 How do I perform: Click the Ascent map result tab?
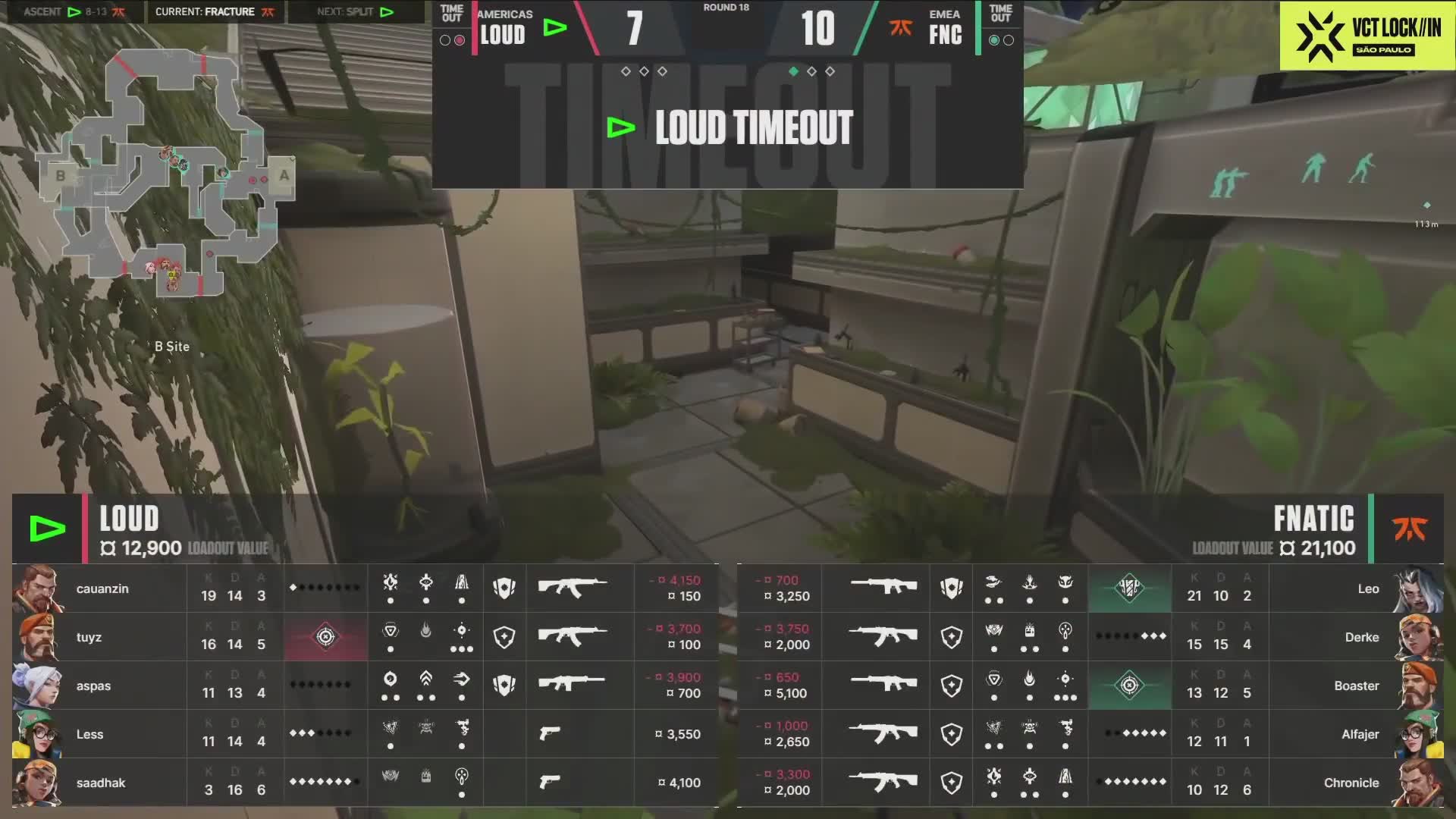(x=74, y=11)
